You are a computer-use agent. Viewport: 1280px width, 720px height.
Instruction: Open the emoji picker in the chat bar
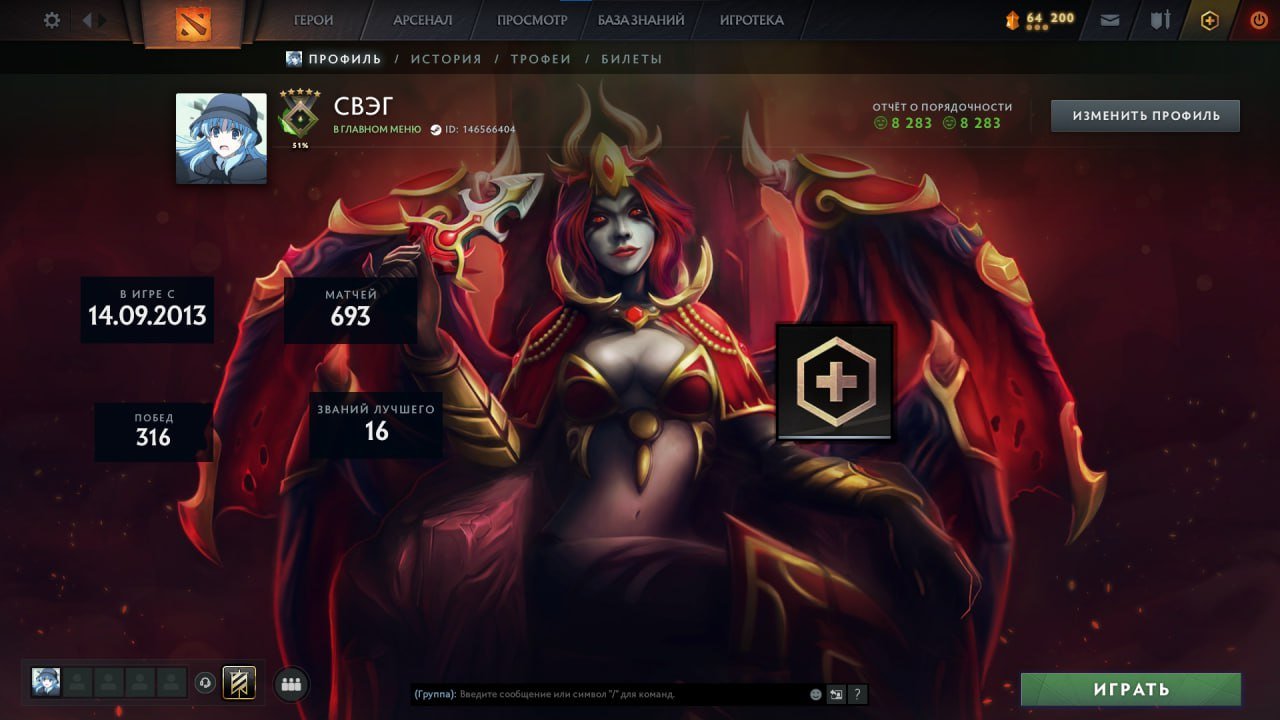[x=814, y=693]
